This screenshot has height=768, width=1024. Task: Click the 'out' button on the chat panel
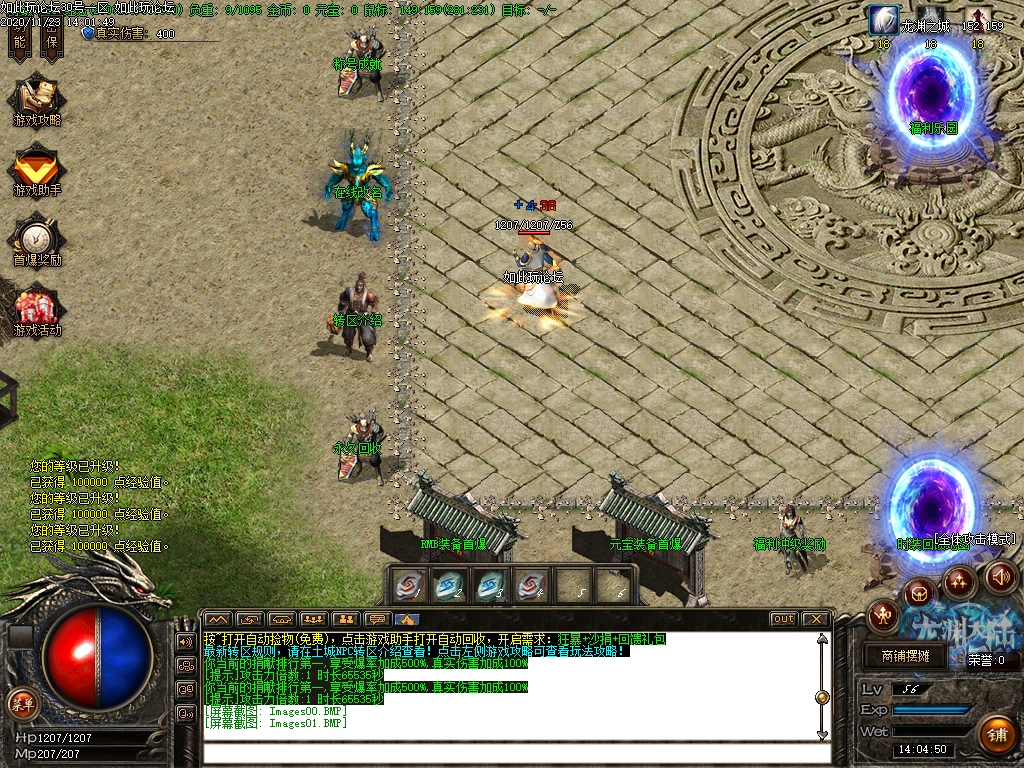coord(783,619)
